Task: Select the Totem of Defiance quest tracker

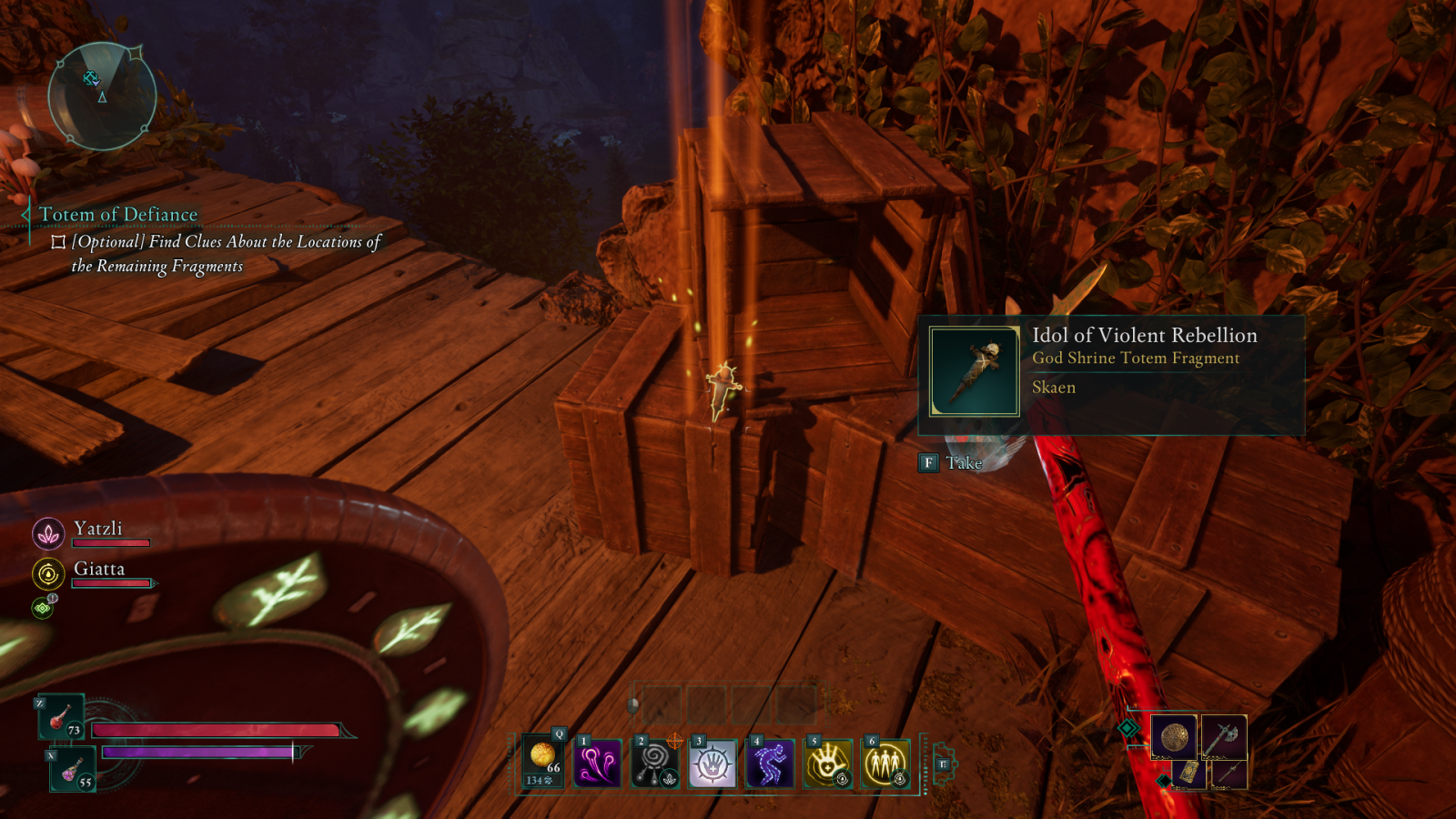Action: click(x=118, y=215)
